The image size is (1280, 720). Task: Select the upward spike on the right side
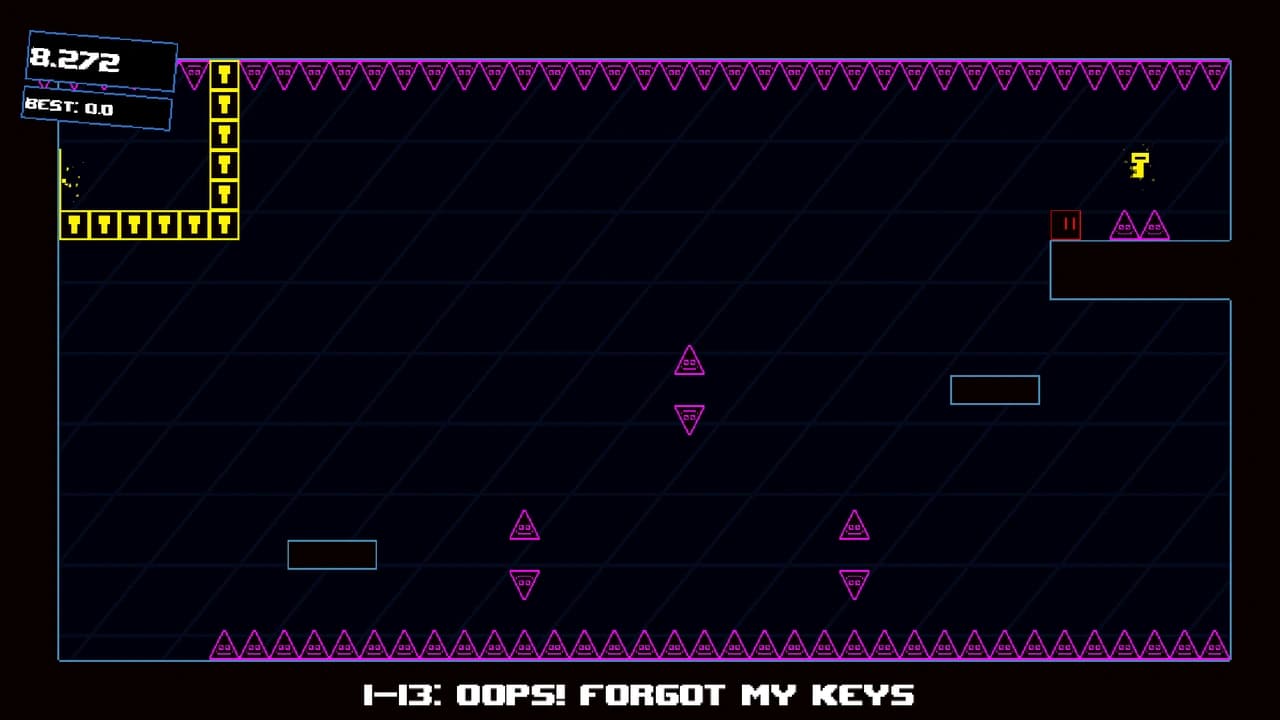click(855, 525)
